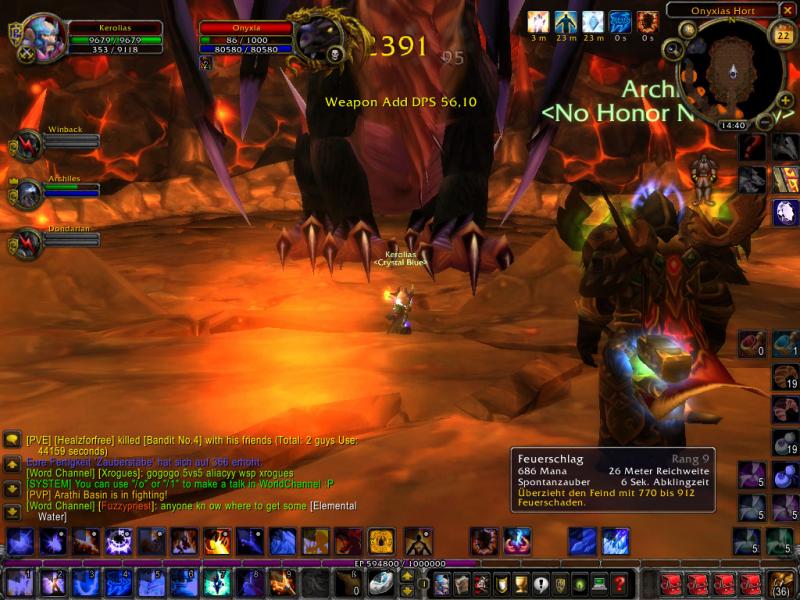This screenshot has height=600, width=800.
Task: Open the backpack showing 36 free slots
Action: point(780,583)
